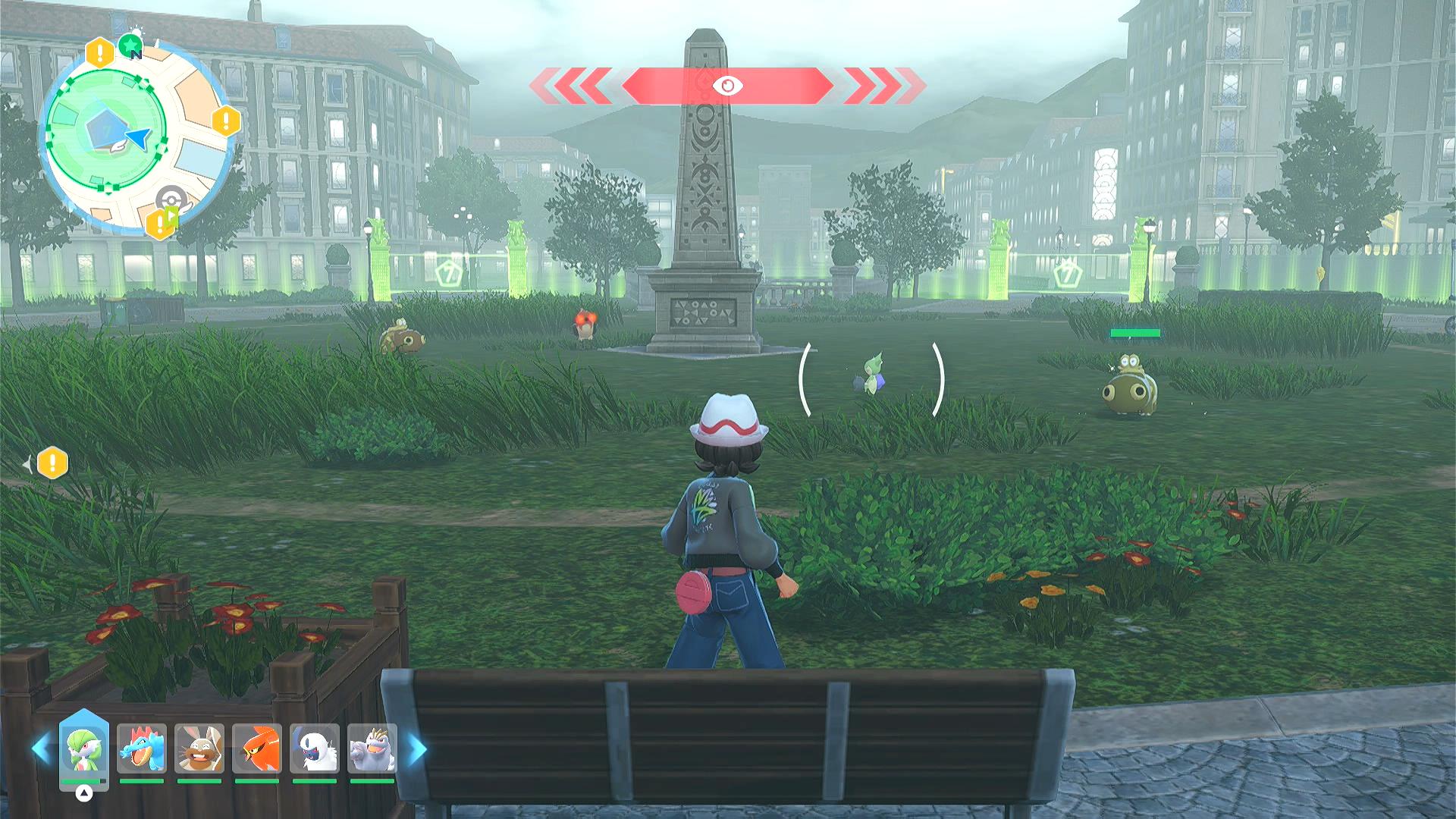
Task: Select Absol in the party lineup
Action: coord(315,749)
